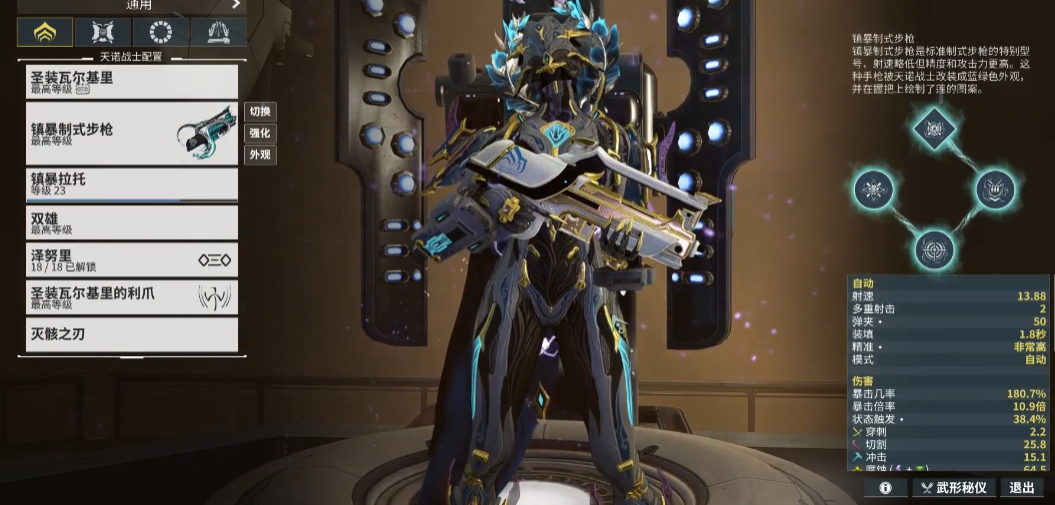
Task: Open the 外观 appearance options
Action: [x=260, y=155]
